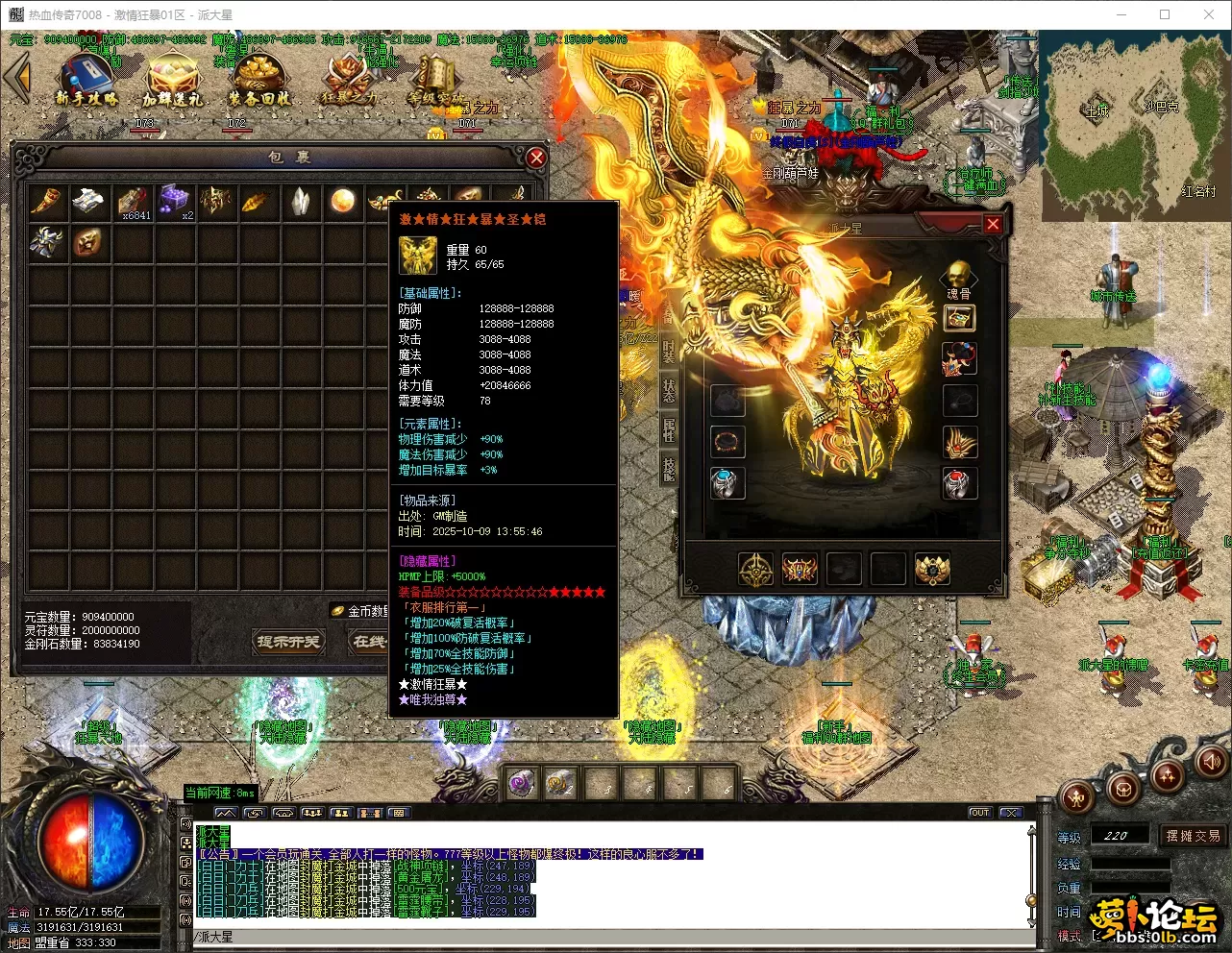
Task: Maximize the game window
Action: point(1165,14)
